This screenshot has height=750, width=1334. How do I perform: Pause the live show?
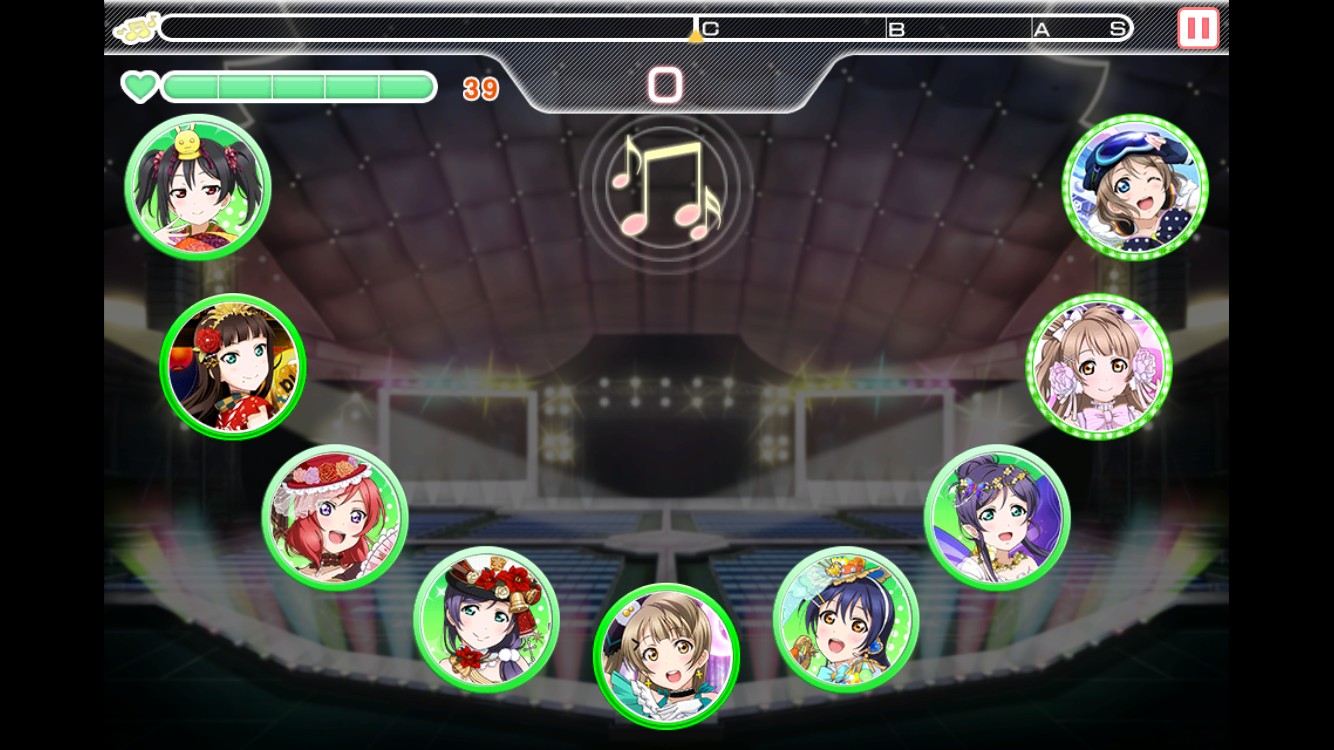tap(1198, 28)
